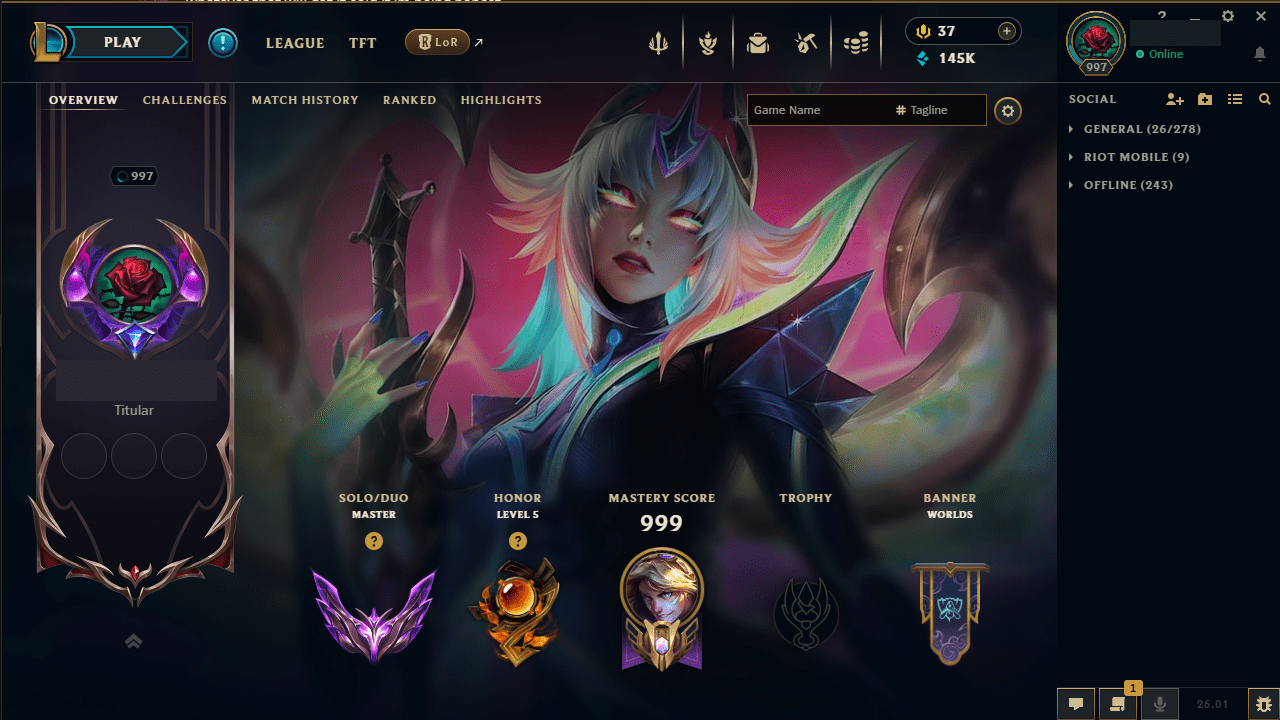Open the Hextech crafting pickaxe icon

808,42
